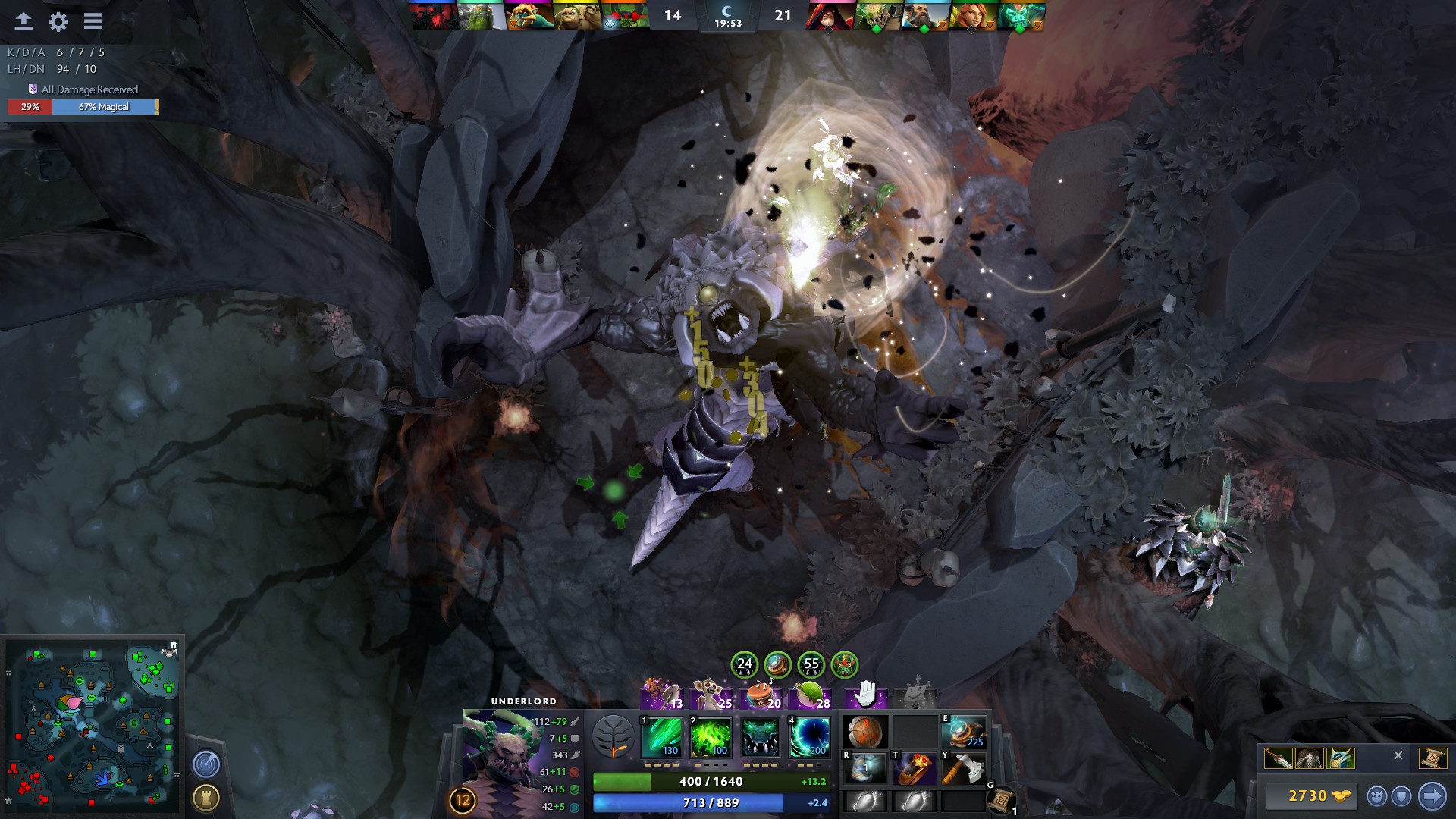Image resolution: width=1456 pixels, height=819 pixels.
Task: Select the wooden shield inventory item
Action: coord(864,733)
